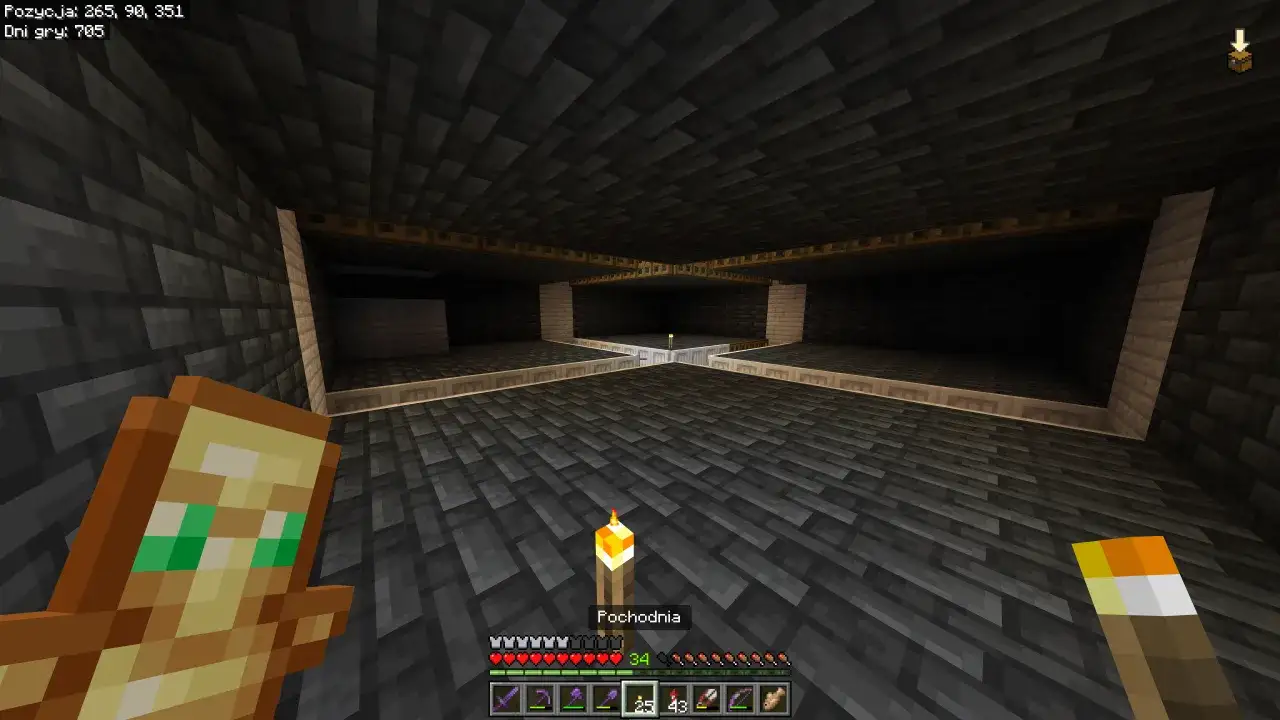The width and height of the screenshot is (1280, 720).
Task: Click the torch stack showing 25
Action: (x=641, y=700)
